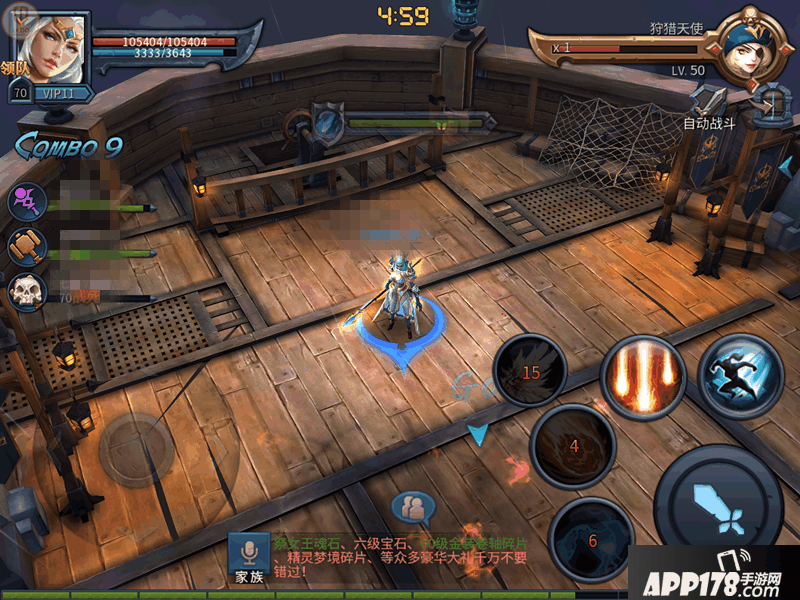Open the friends chat bubble icon

coord(413,507)
